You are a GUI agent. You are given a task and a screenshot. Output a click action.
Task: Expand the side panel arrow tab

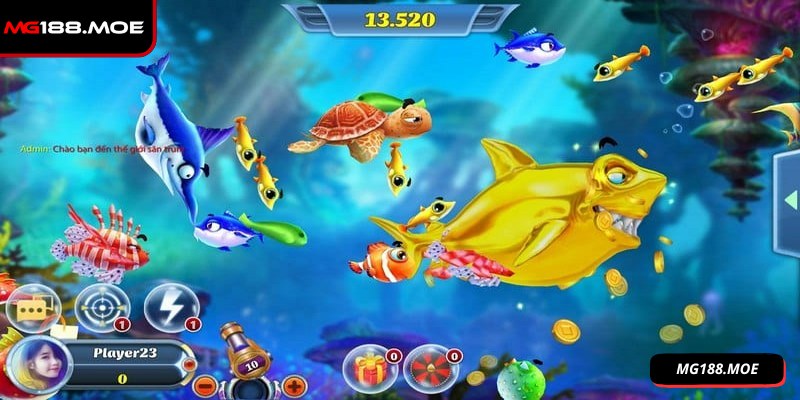(x=788, y=207)
